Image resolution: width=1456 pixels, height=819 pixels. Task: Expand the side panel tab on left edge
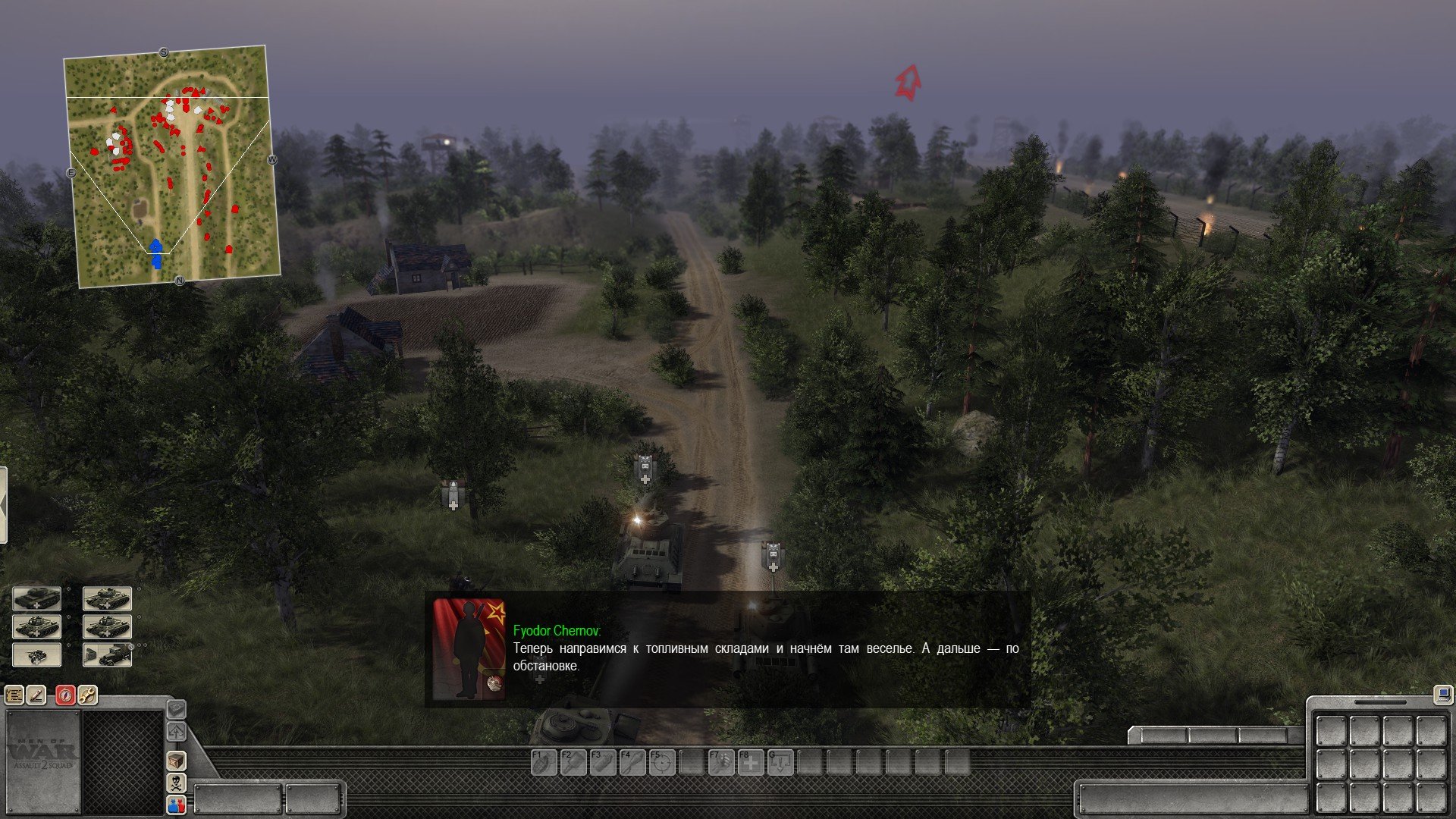[x=3, y=505]
